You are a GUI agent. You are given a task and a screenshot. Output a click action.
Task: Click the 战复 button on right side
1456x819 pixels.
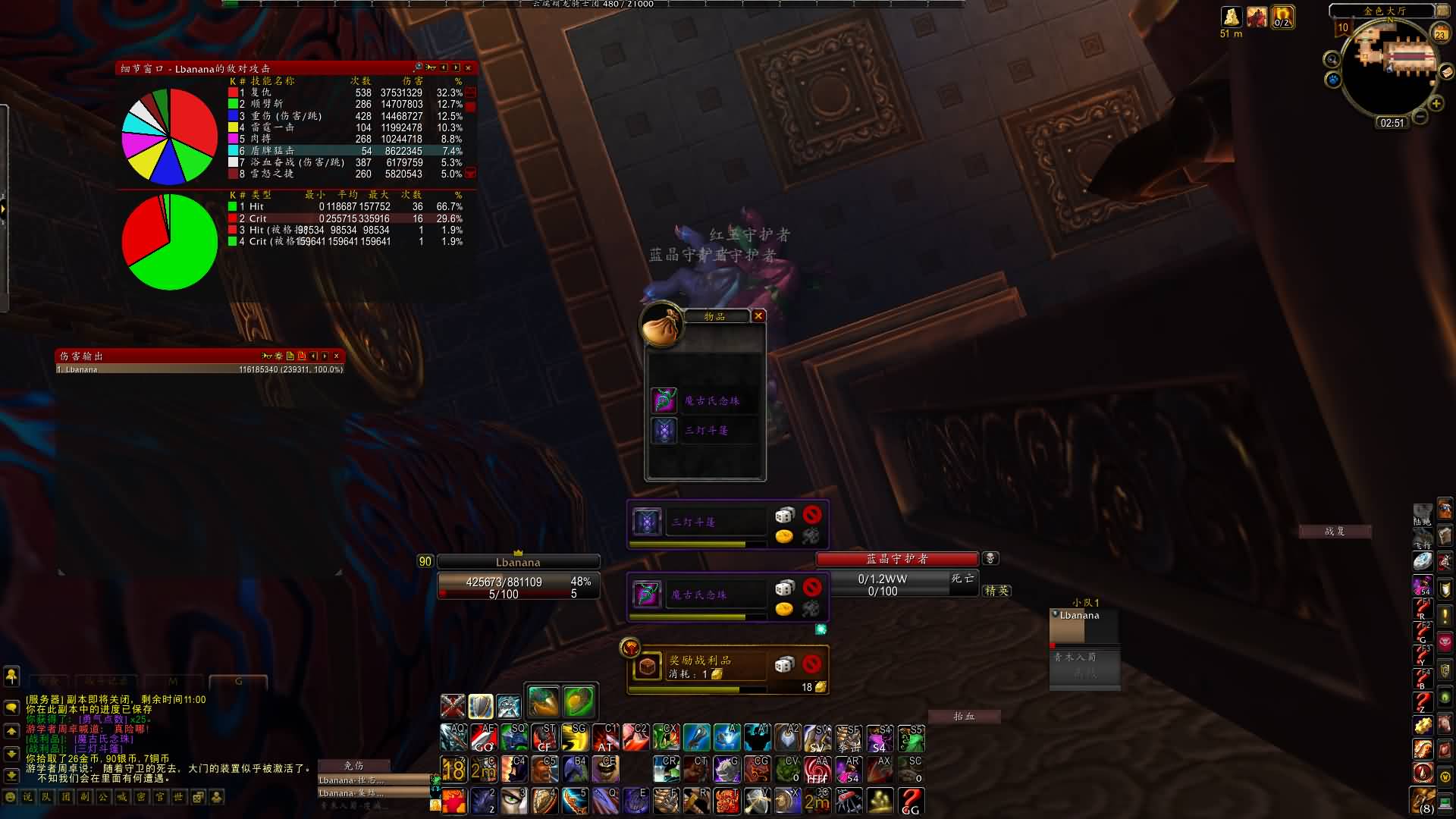(x=1335, y=532)
